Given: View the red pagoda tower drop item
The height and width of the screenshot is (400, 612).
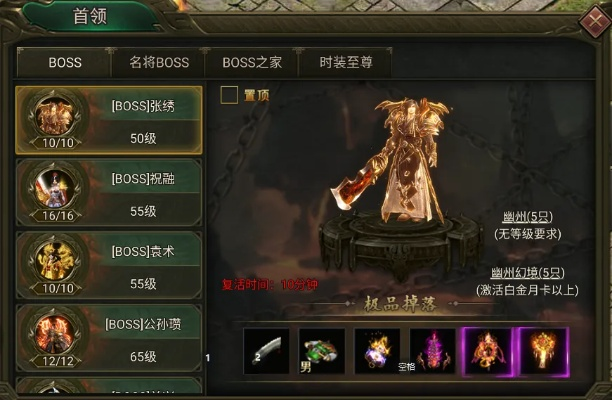Looking at the screenshot, I should click(x=432, y=351).
